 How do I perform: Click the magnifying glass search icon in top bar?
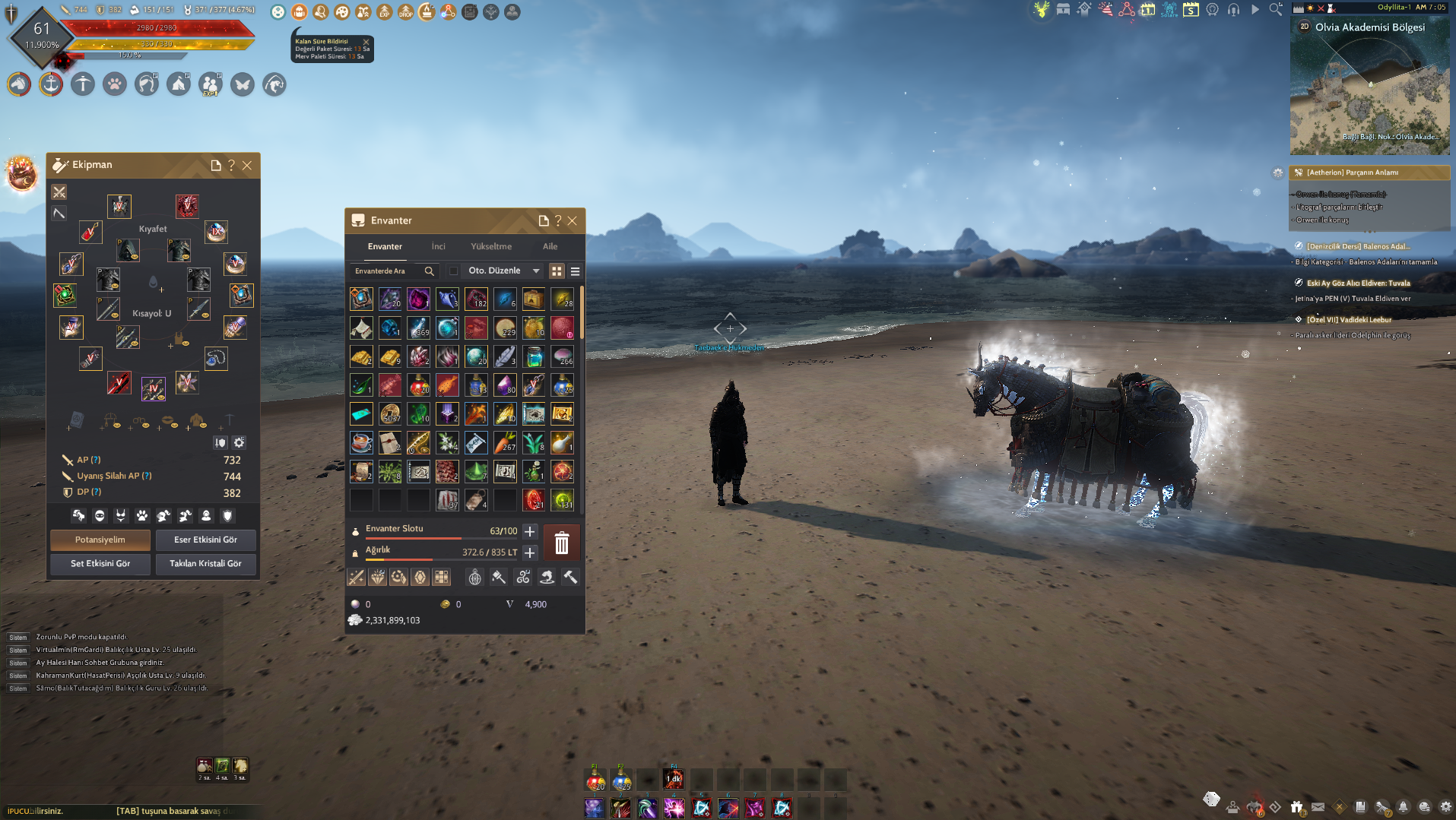tap(1275, 10)
